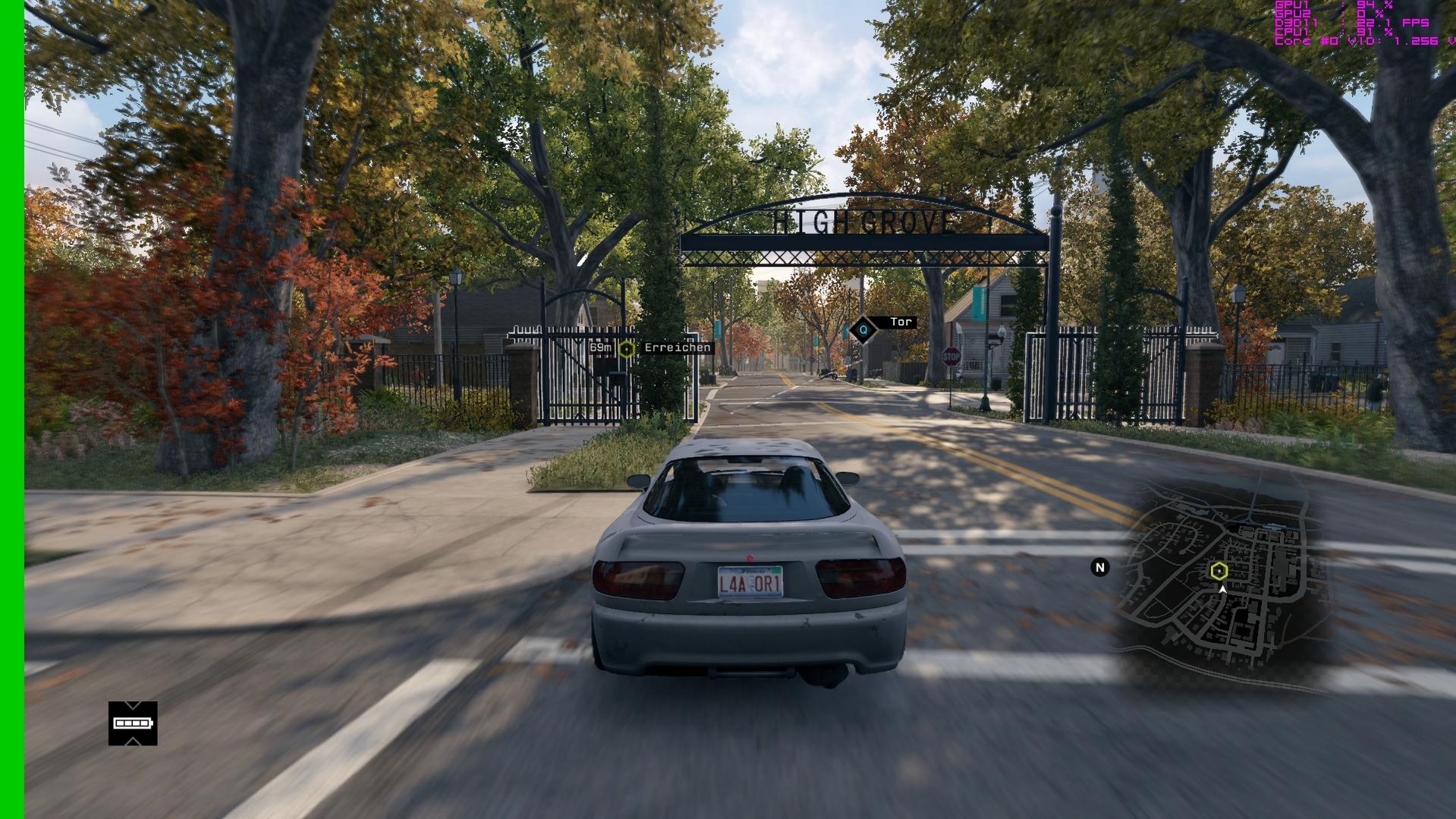Select the yellow hexagon objective marker on minimap
This screenshot has height=819, width=1456.
pyautogui.click(x=1219, y=571)
